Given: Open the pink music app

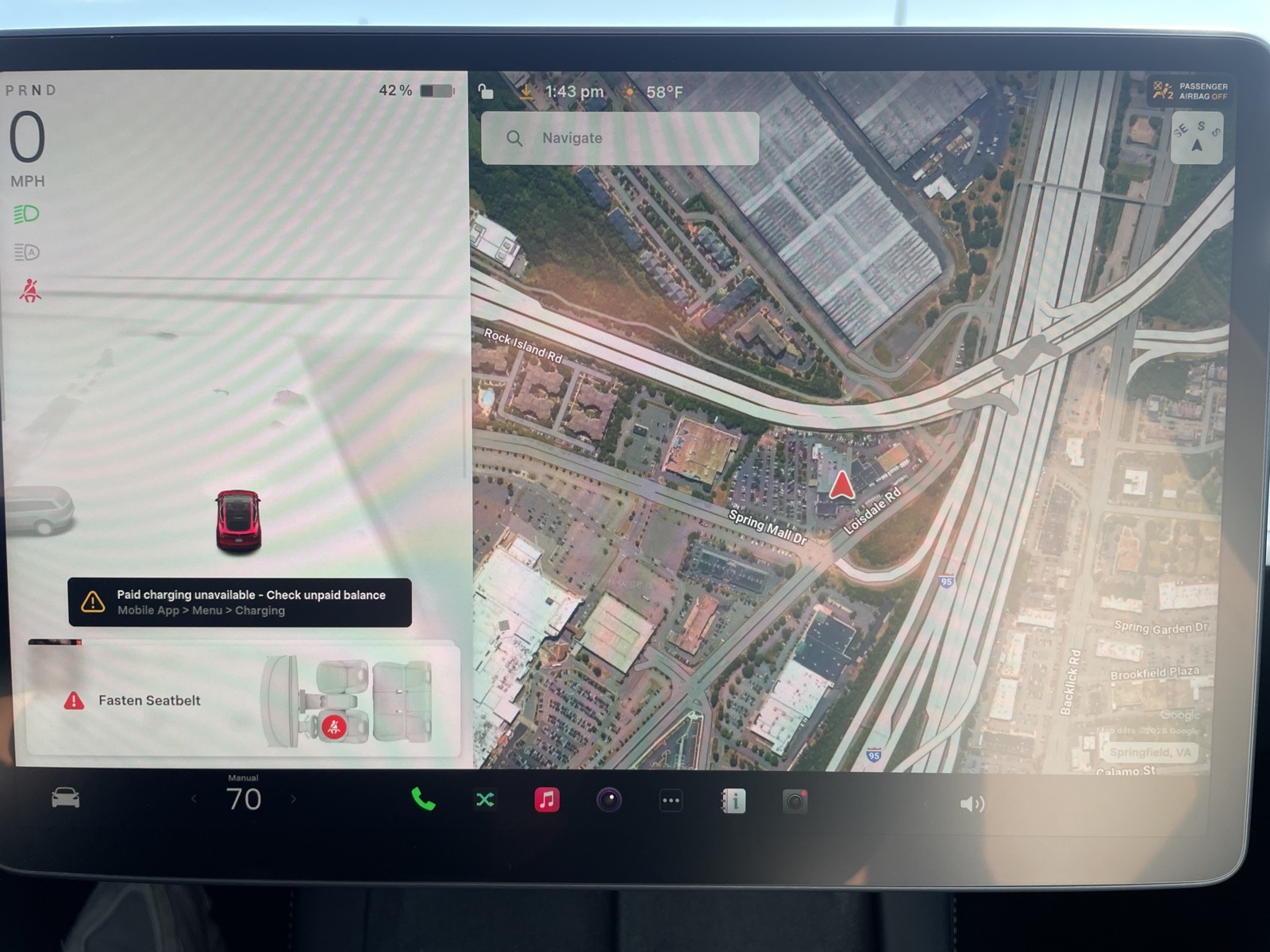Looking at the screenshot, I should point(547,800).
